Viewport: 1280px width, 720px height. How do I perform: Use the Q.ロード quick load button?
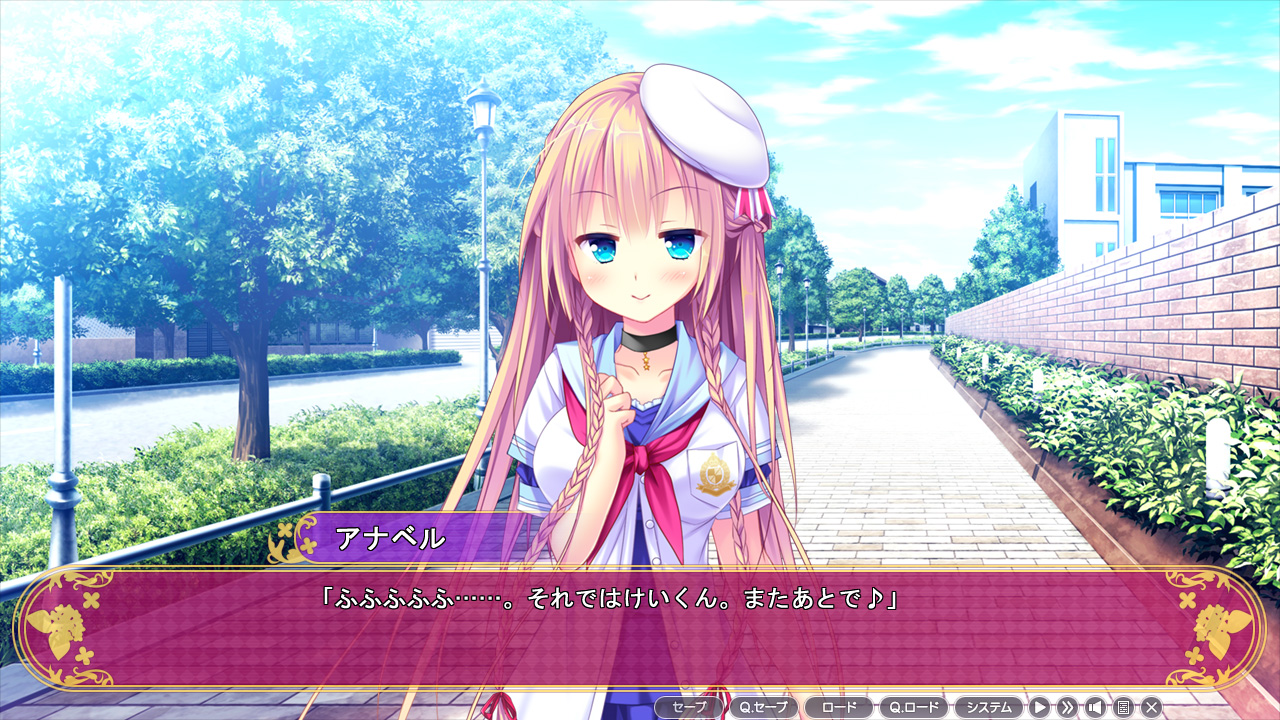(x=913, y=707)
